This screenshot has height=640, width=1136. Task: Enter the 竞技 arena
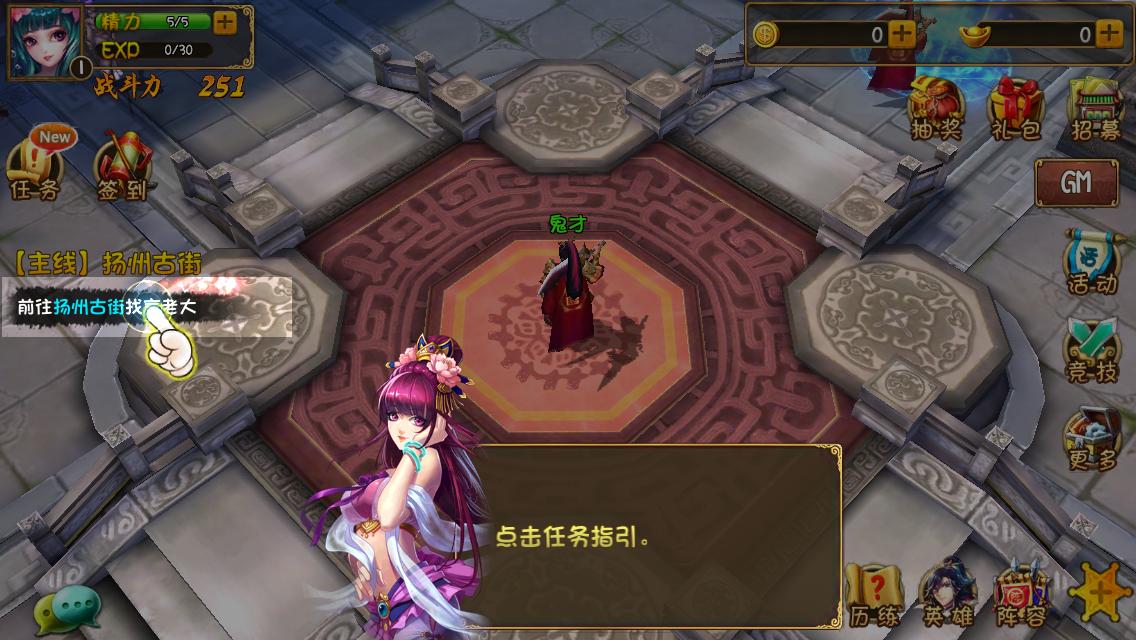click(x=1091, y=352)
